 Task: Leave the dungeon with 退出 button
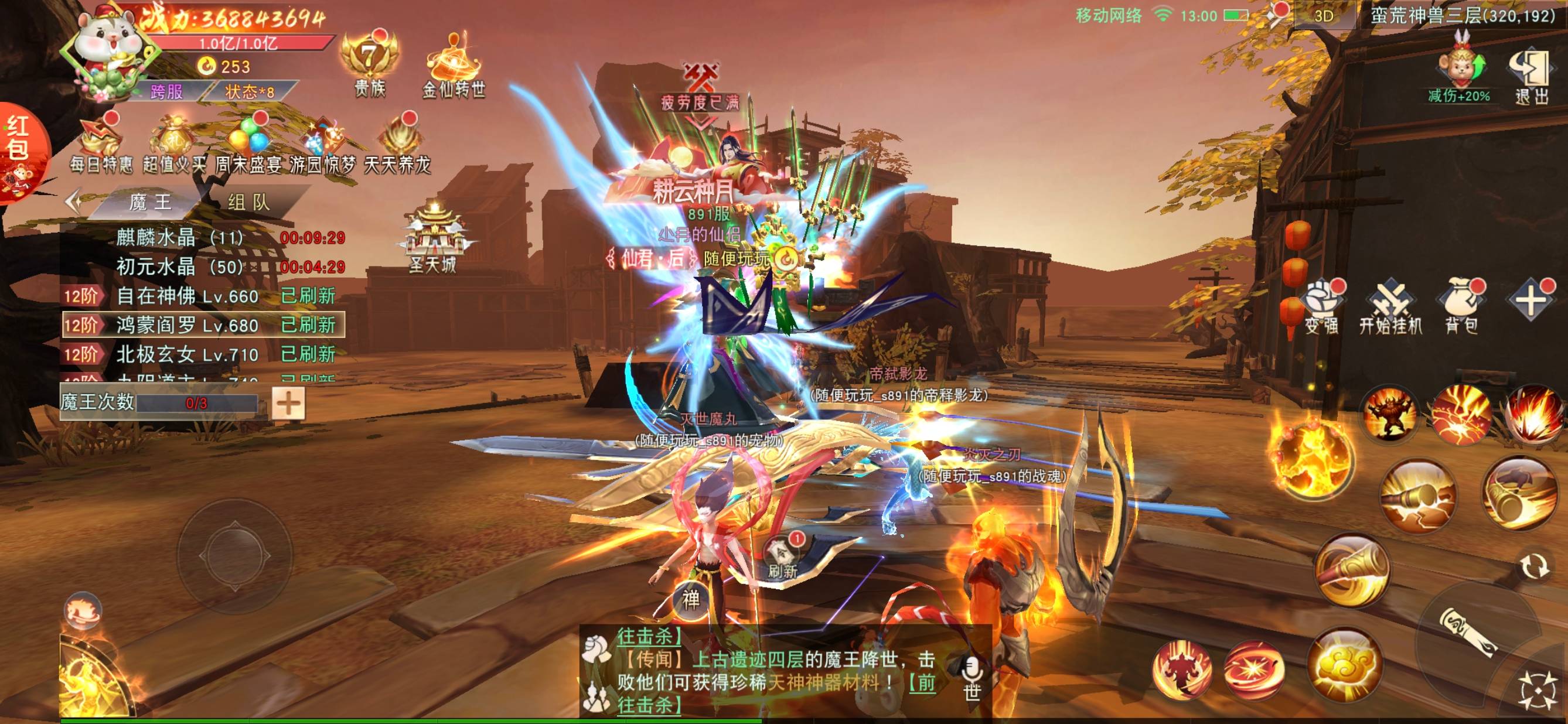[x=1531, y=77]
